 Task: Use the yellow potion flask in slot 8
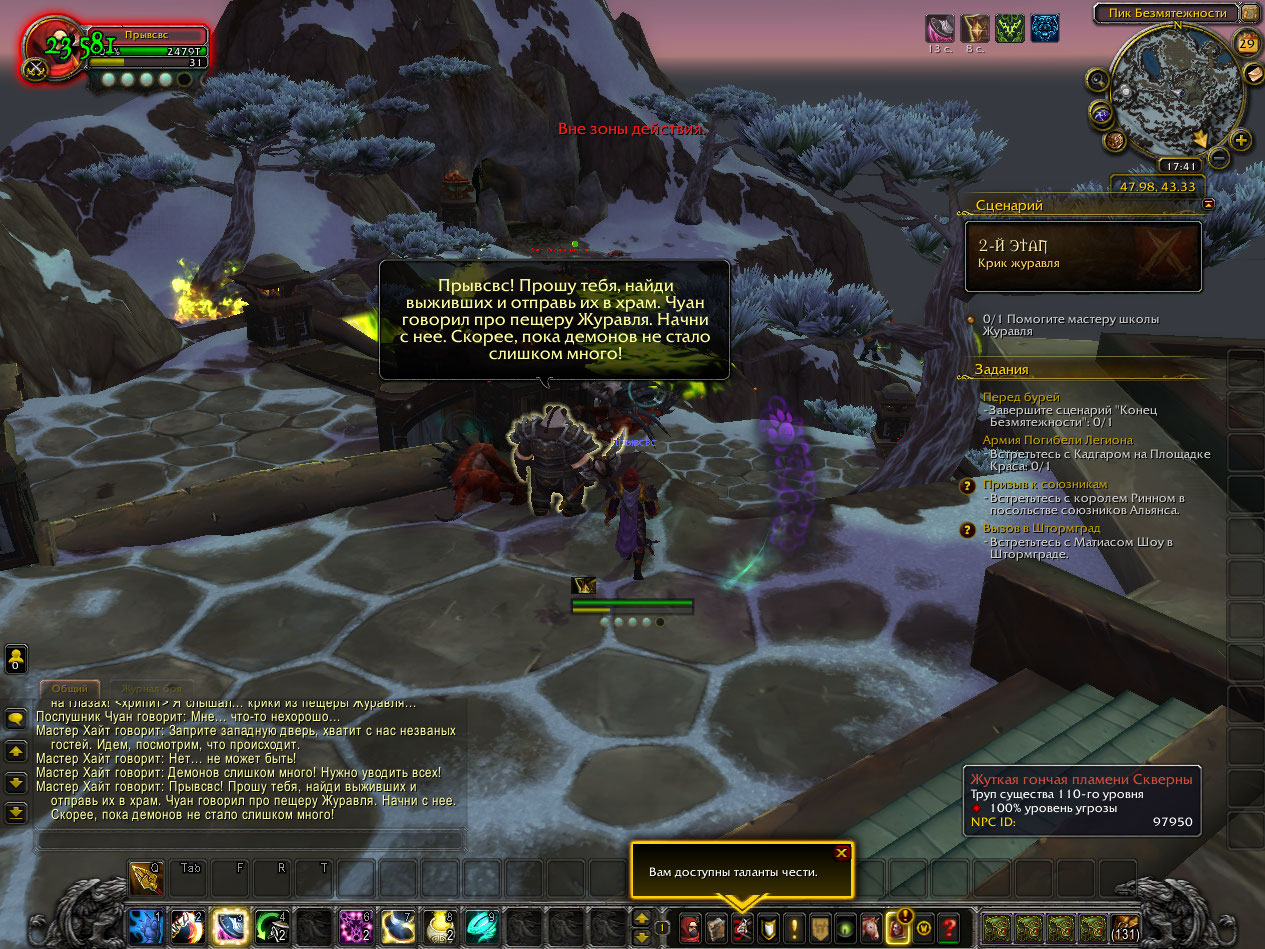point(441,927)
